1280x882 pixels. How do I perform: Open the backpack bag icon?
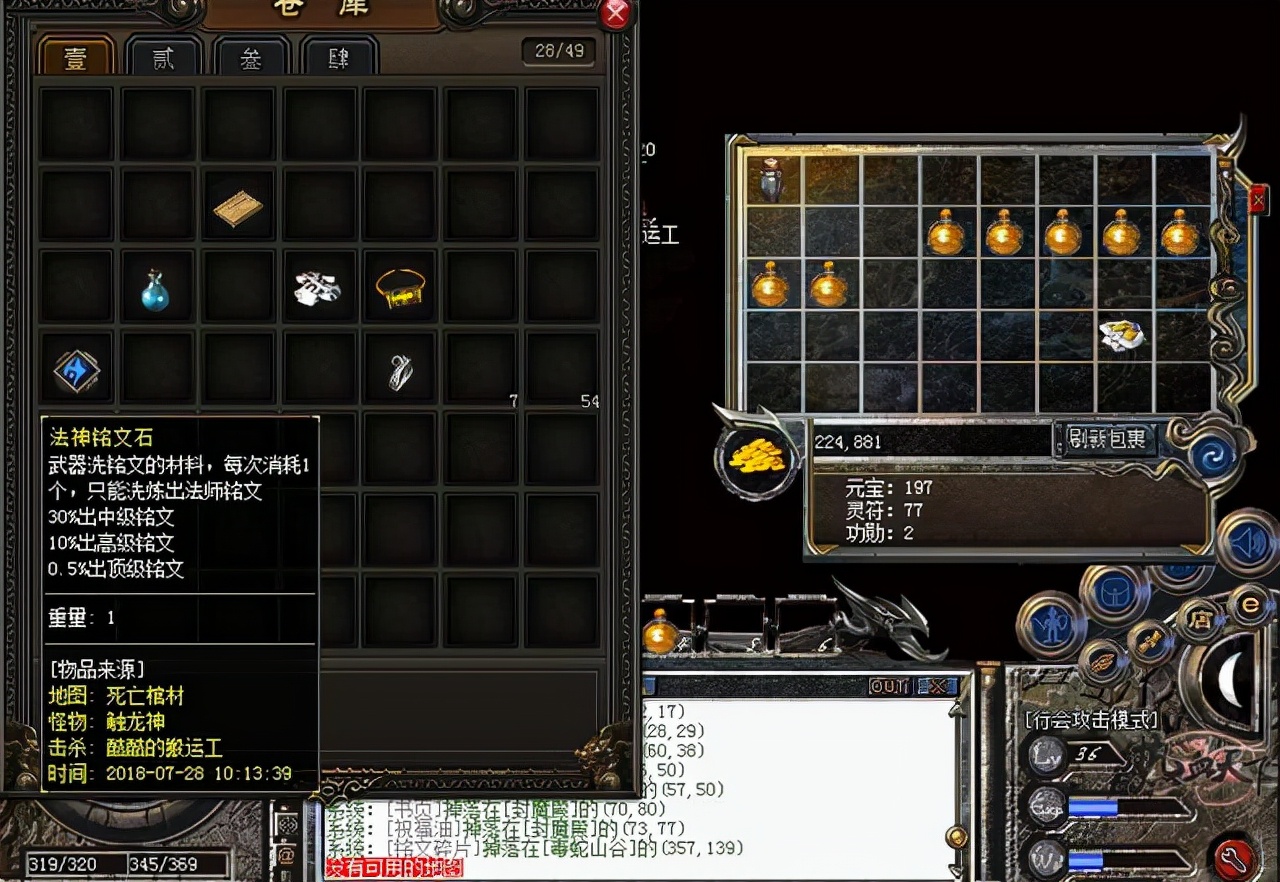pyautogui.click(x=1114, y=592)
